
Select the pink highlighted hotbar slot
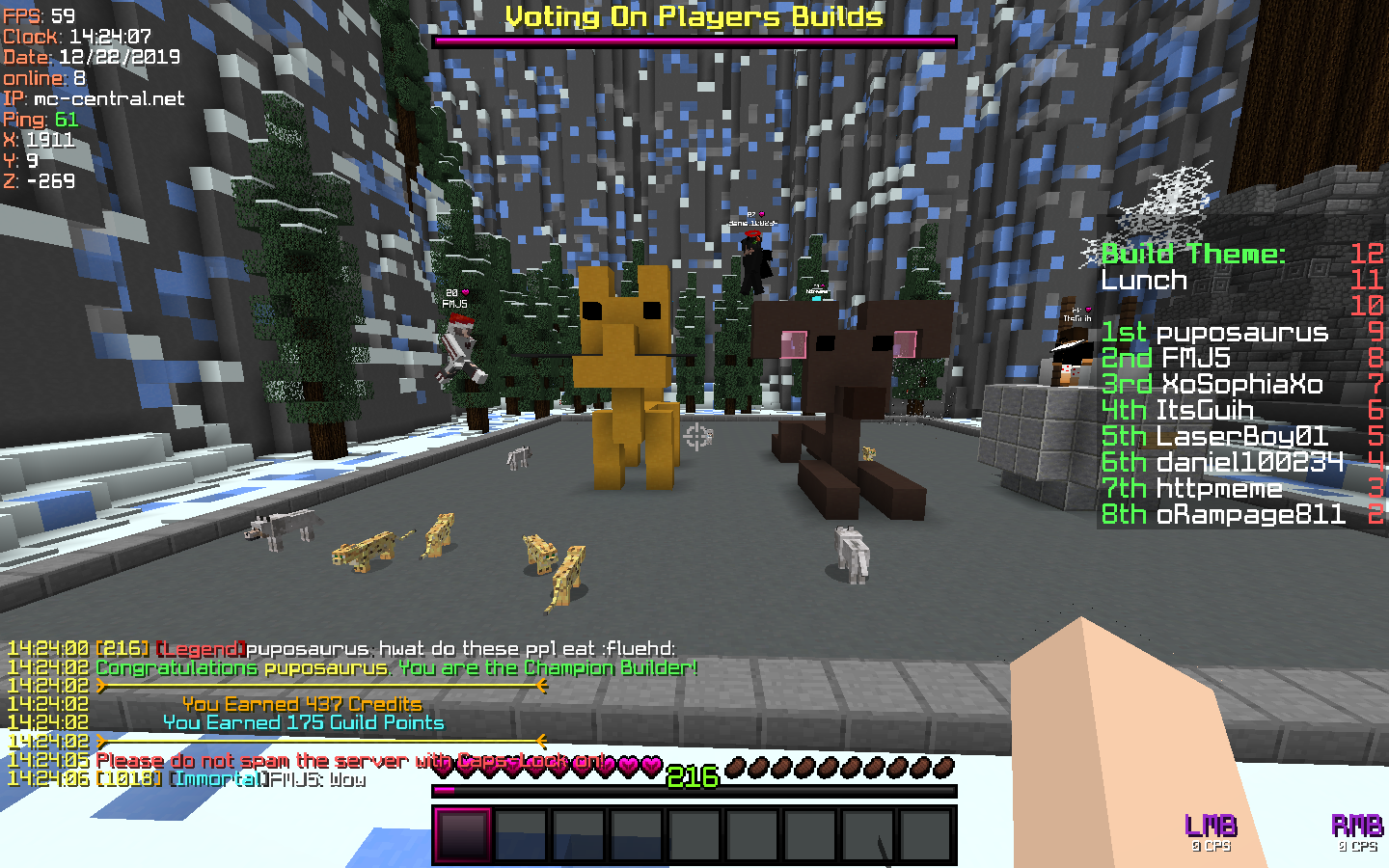pos(463,834)
